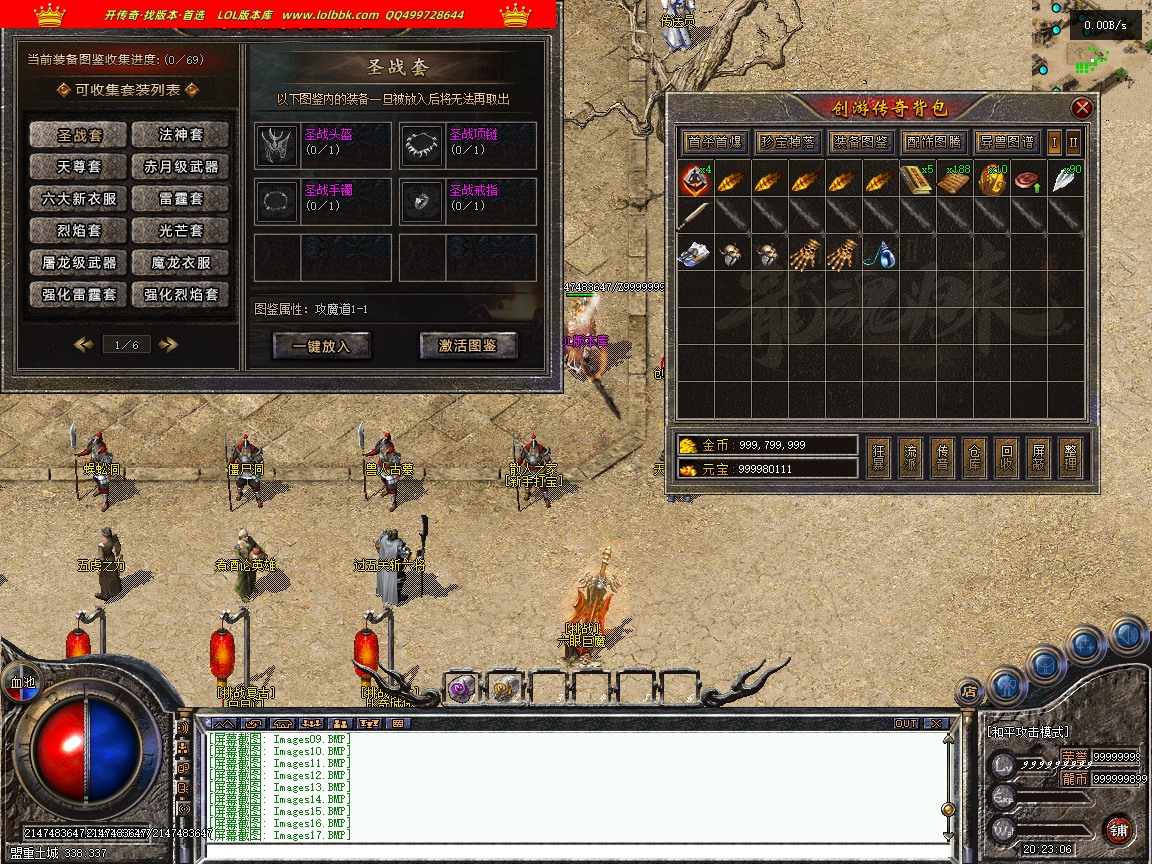Open the 雷霆套 collection set

pos(181,199)
